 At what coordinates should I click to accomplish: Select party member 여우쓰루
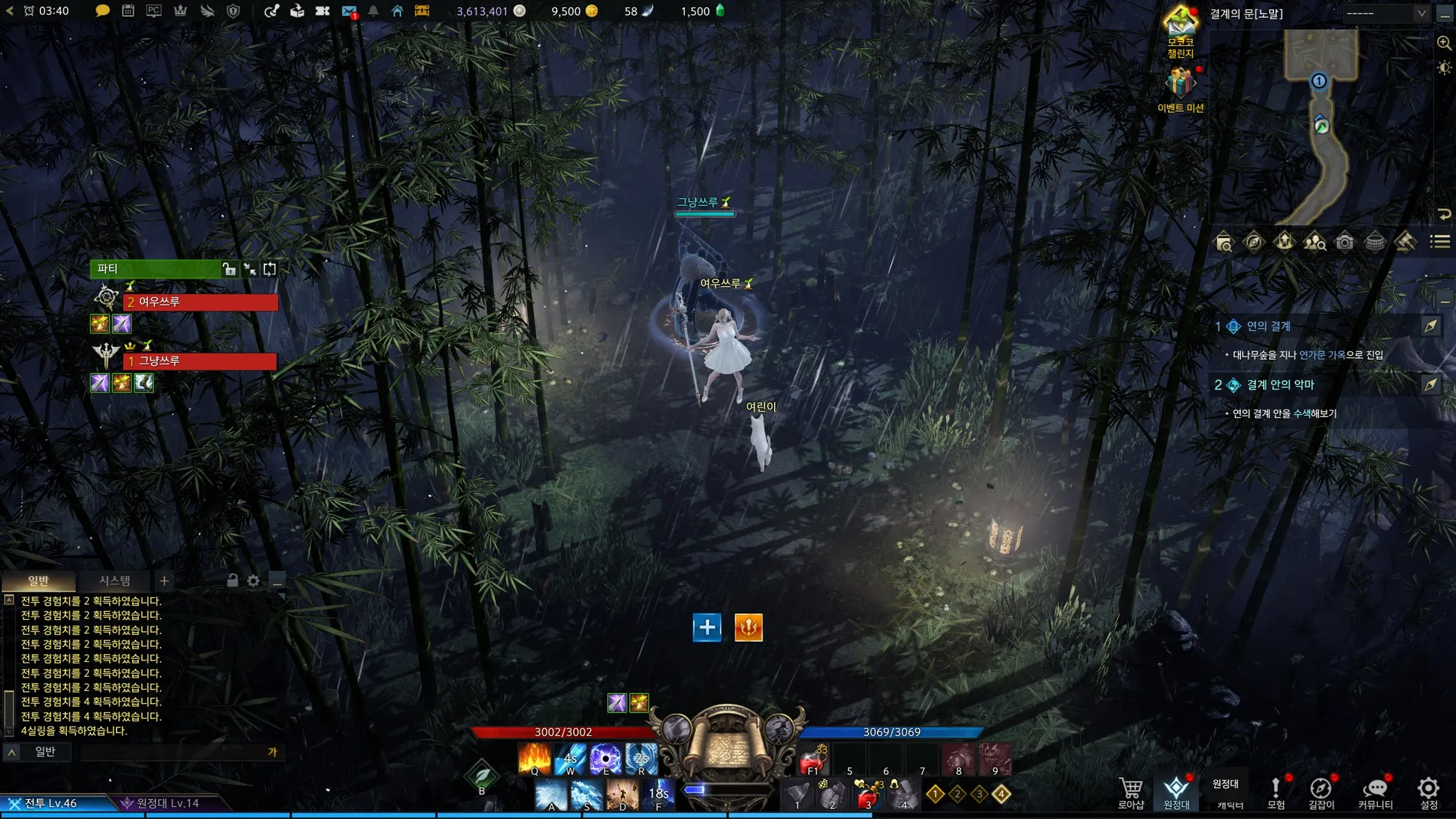[200, 302]
